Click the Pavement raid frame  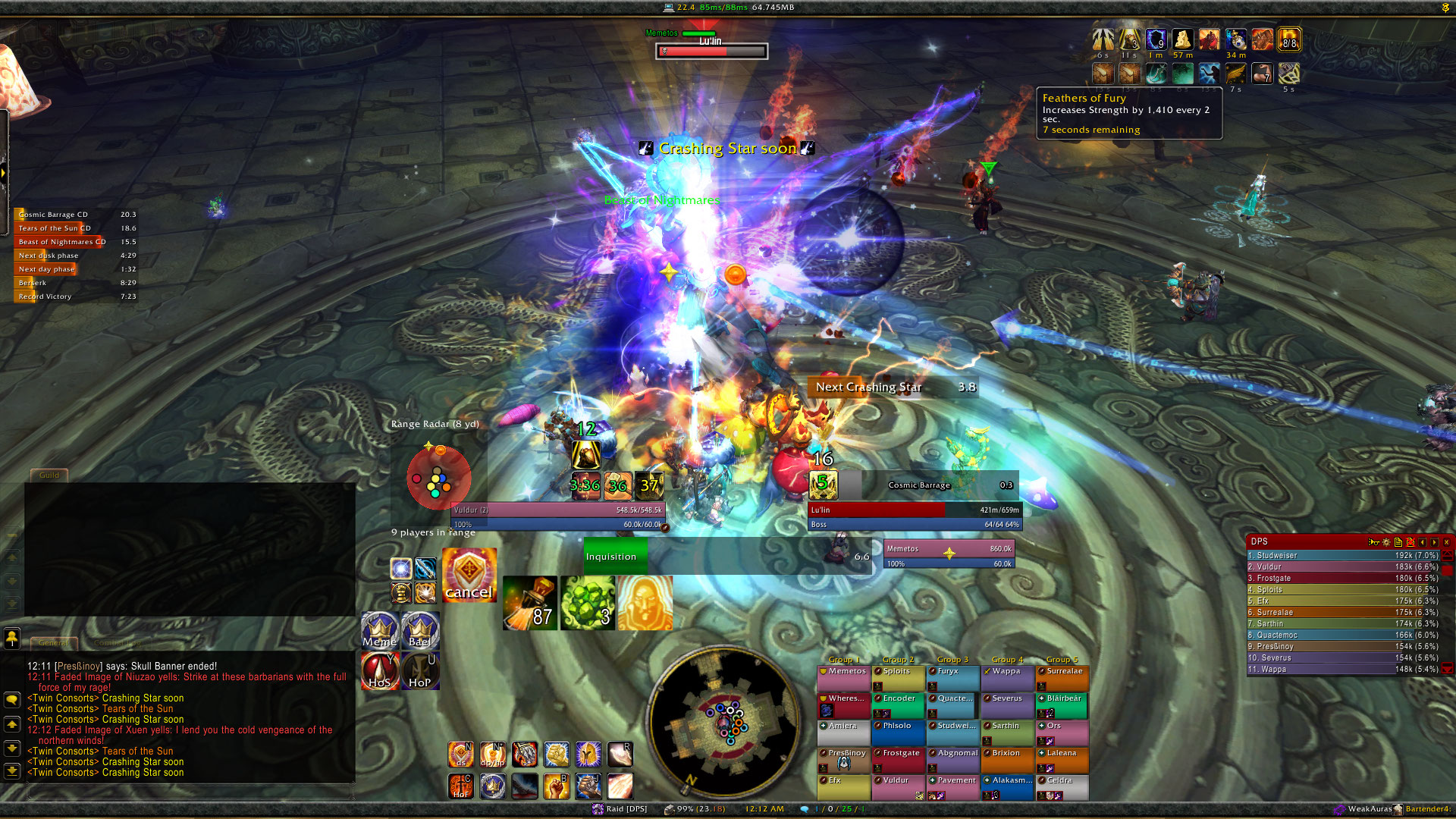click(952, 786)
